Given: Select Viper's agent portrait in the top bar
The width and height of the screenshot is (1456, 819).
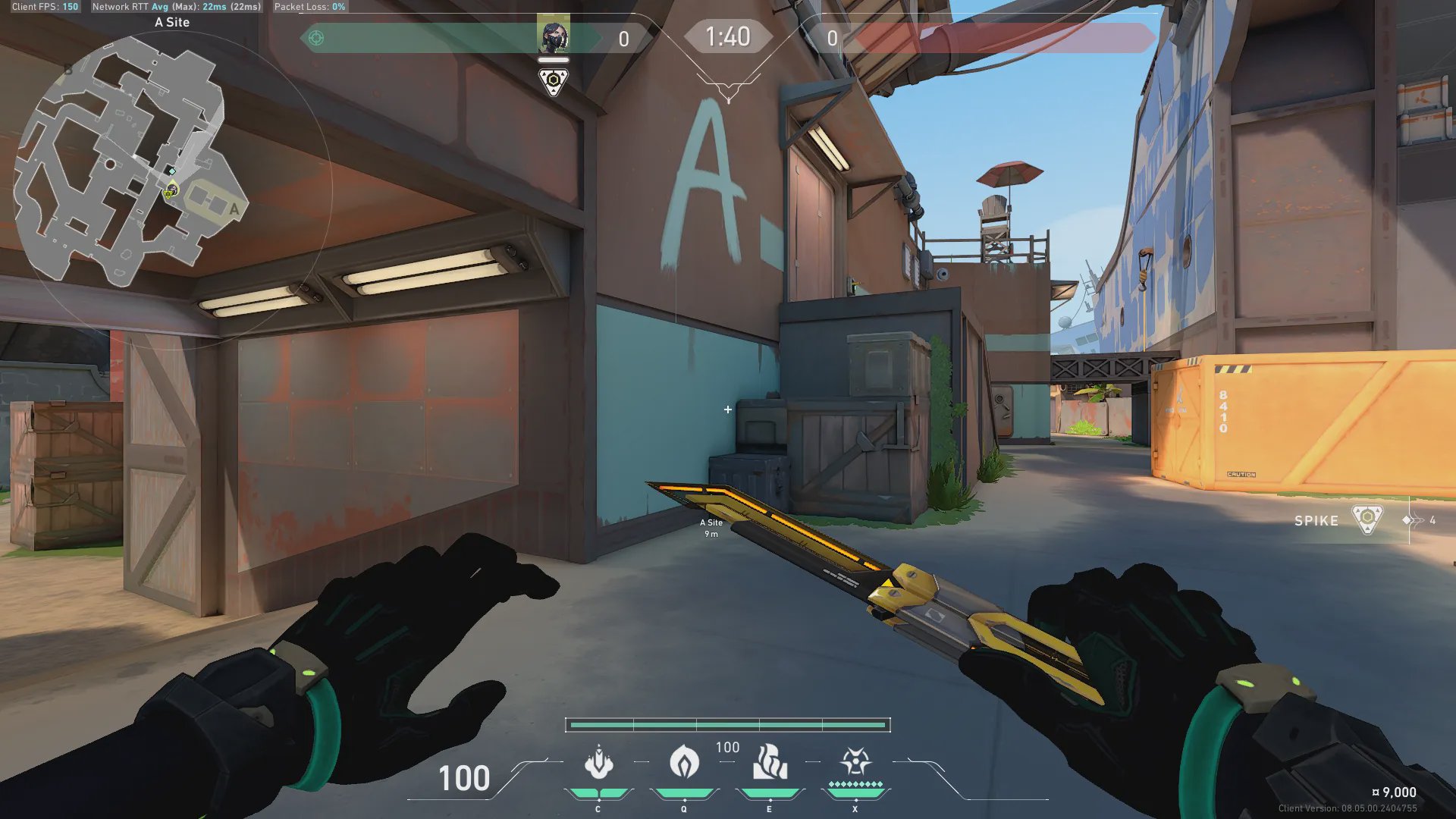Looking at the screenshot, I should [x=554, y=34].
